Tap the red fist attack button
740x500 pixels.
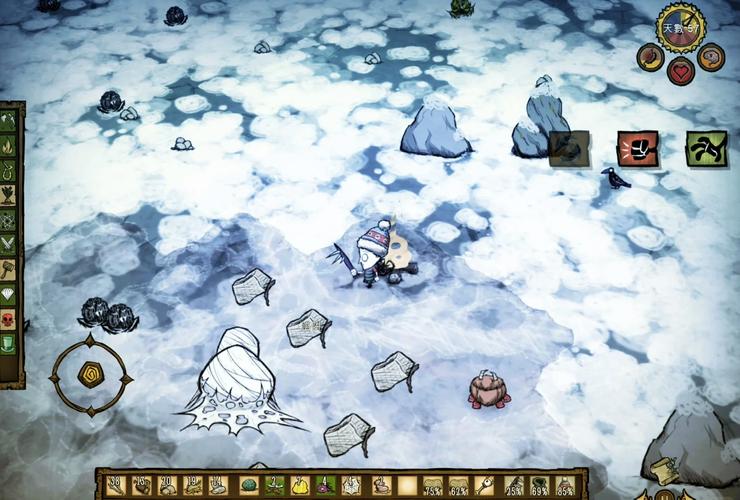(x=637, y=149)
